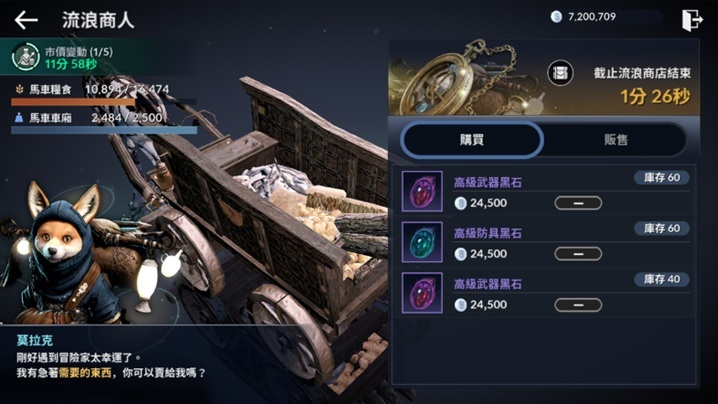This screenshot has height=404, width=718.
Task: Open the icon beside 截止流浪商店結束
Action: (561, 73)
